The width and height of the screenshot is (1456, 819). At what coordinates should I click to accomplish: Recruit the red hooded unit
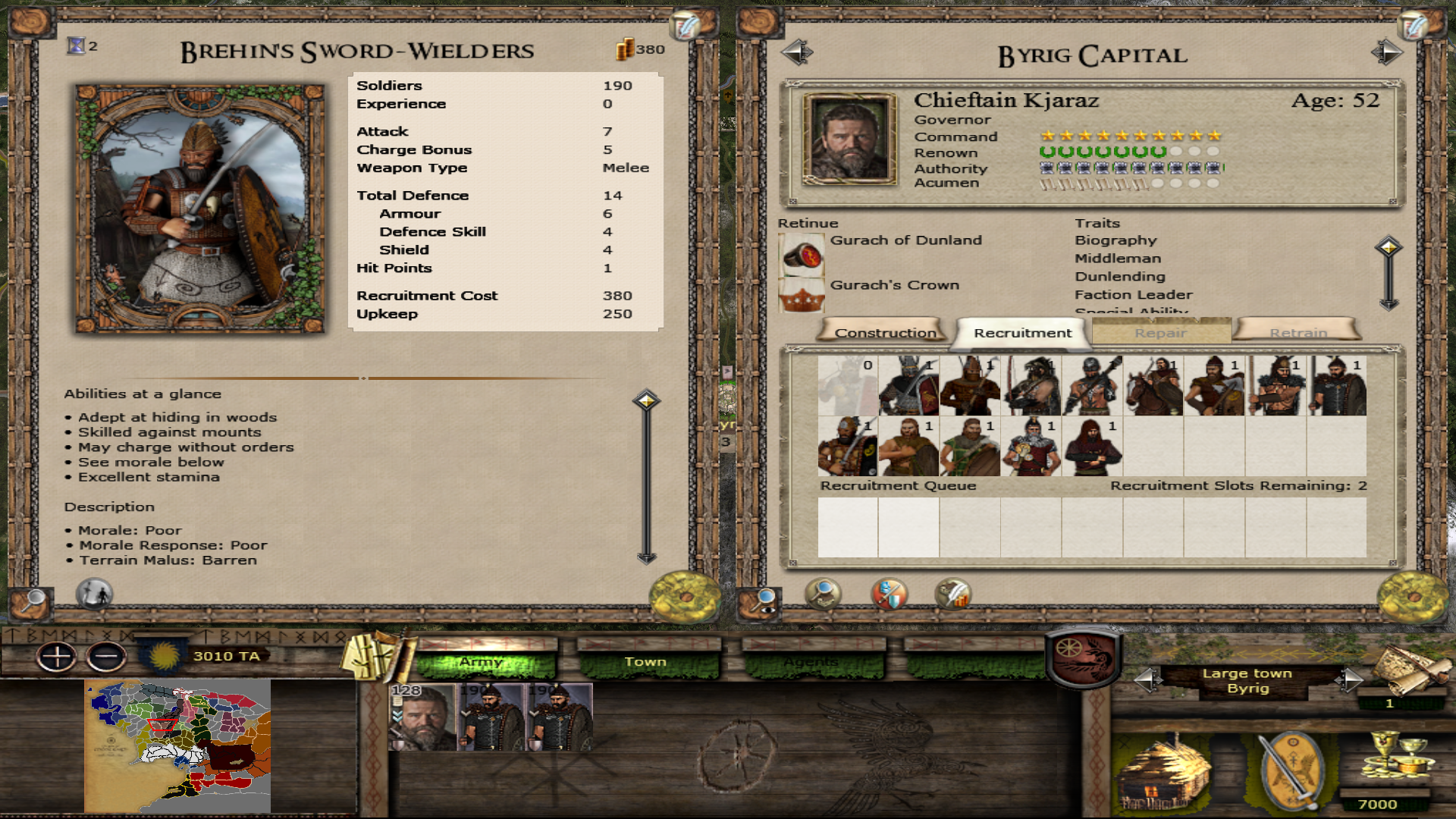coord(1092,447)
